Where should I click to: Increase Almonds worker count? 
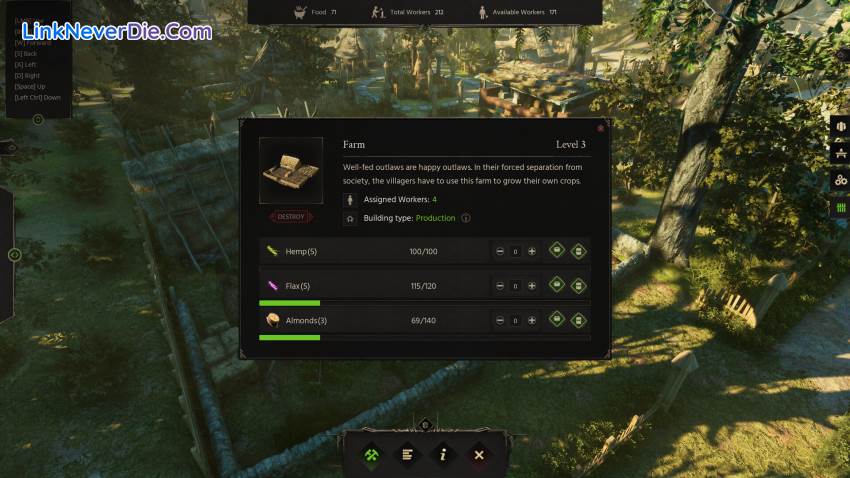tap(532, 321)
